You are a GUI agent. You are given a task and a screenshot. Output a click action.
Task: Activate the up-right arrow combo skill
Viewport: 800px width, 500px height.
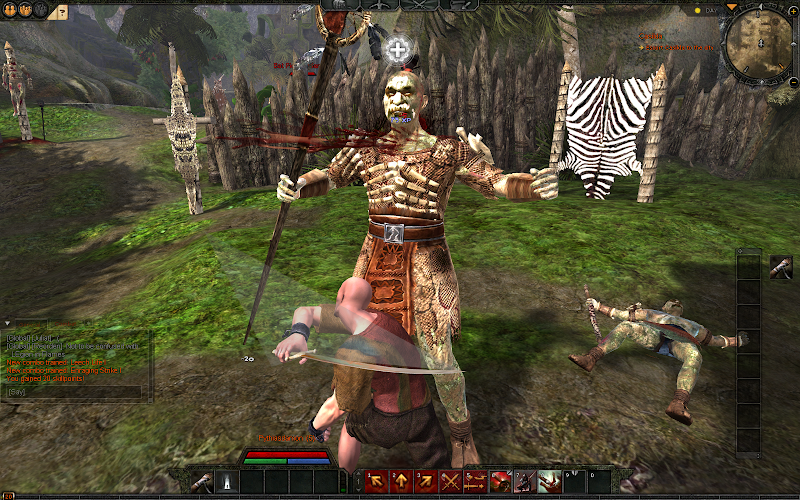[x=426, y=482]
